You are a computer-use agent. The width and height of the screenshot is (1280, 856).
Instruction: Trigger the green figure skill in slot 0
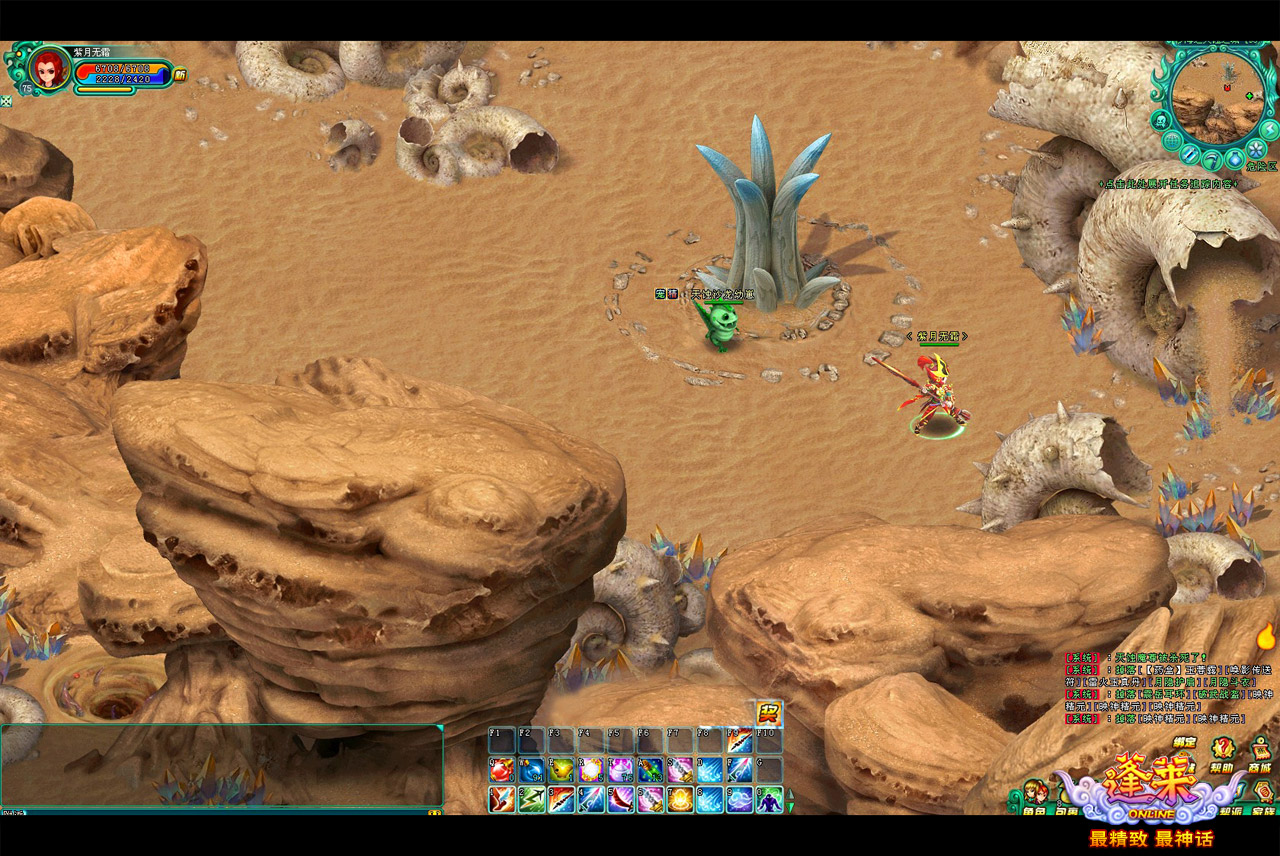coord(769,800)
